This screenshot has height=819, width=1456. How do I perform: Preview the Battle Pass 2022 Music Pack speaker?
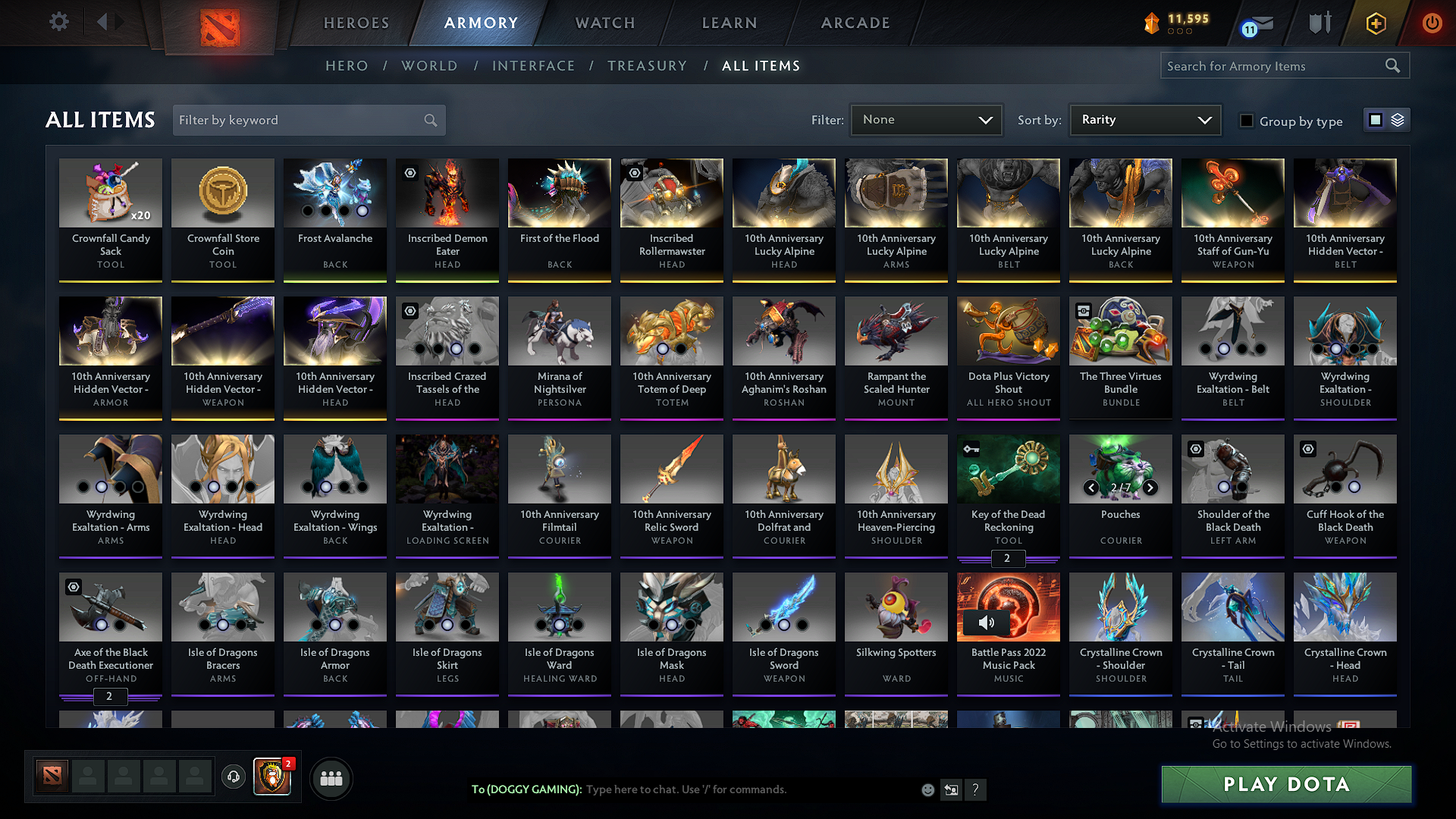coord(987,622)
